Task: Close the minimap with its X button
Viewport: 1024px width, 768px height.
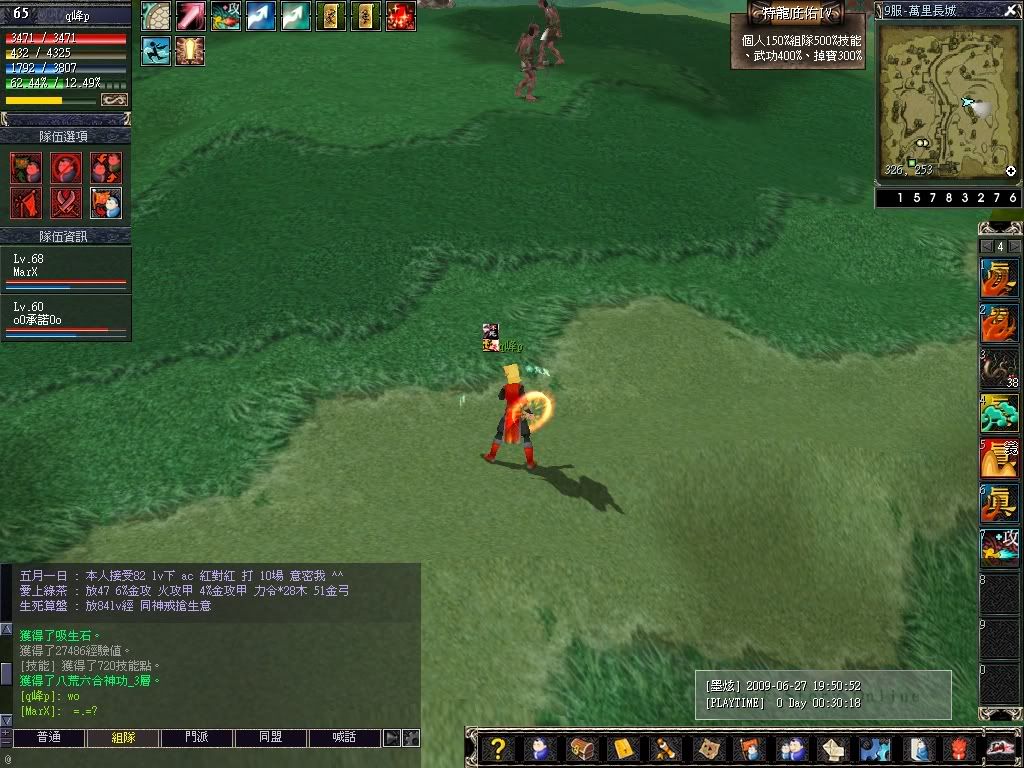Action: 1009,10
